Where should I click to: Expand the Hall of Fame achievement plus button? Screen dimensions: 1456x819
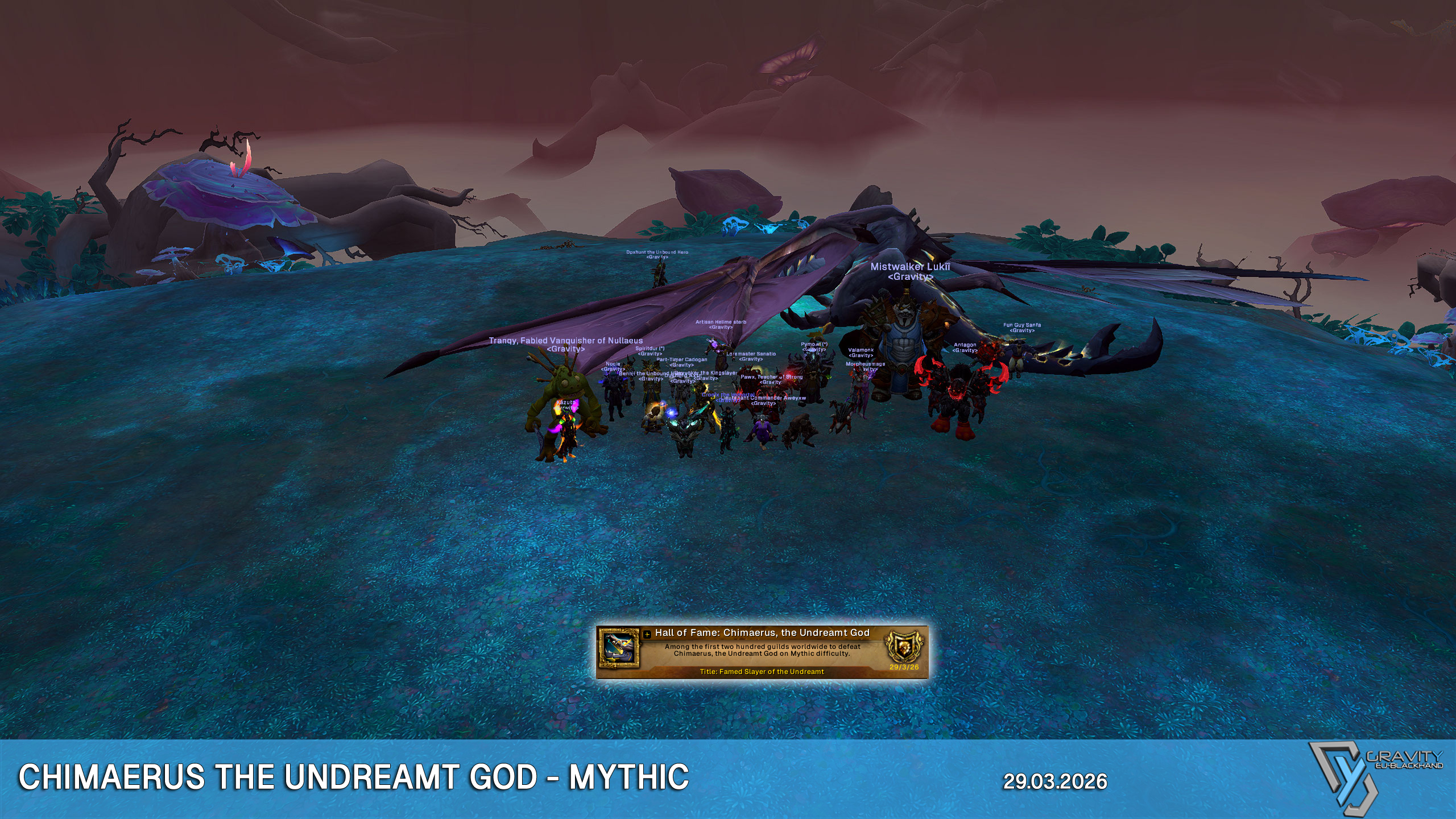coord(647,634)
